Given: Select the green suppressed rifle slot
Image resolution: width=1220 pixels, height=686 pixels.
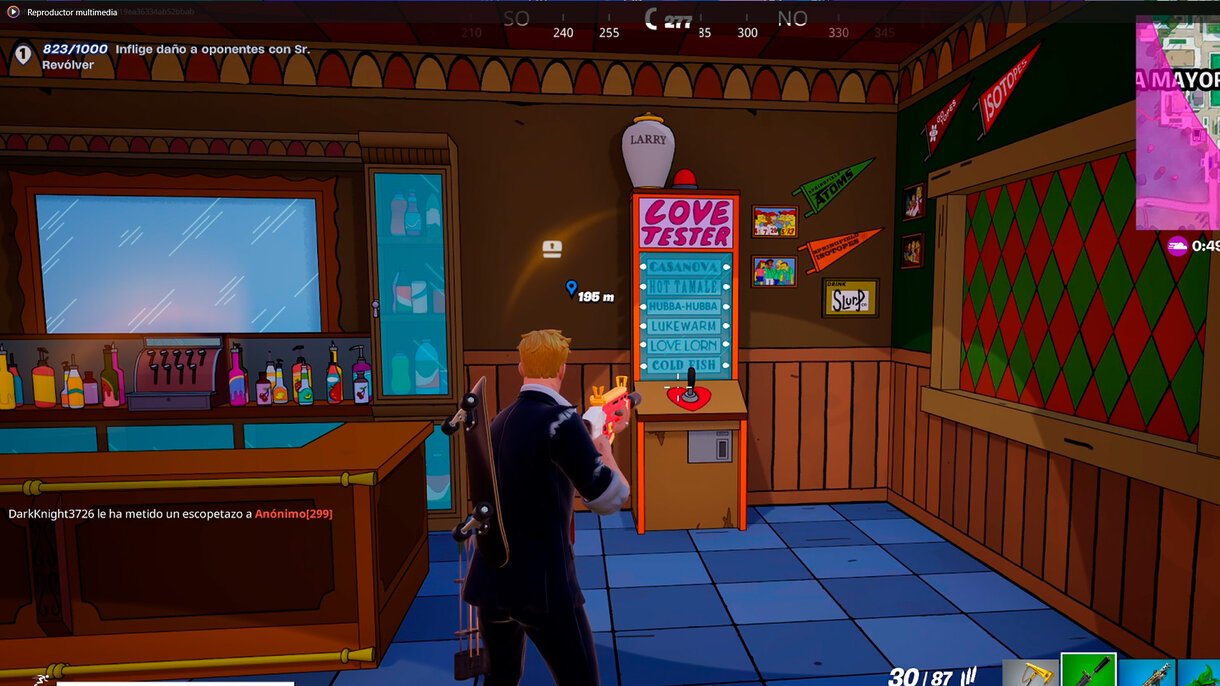Looking at the screenshot, I should 1088,671.
